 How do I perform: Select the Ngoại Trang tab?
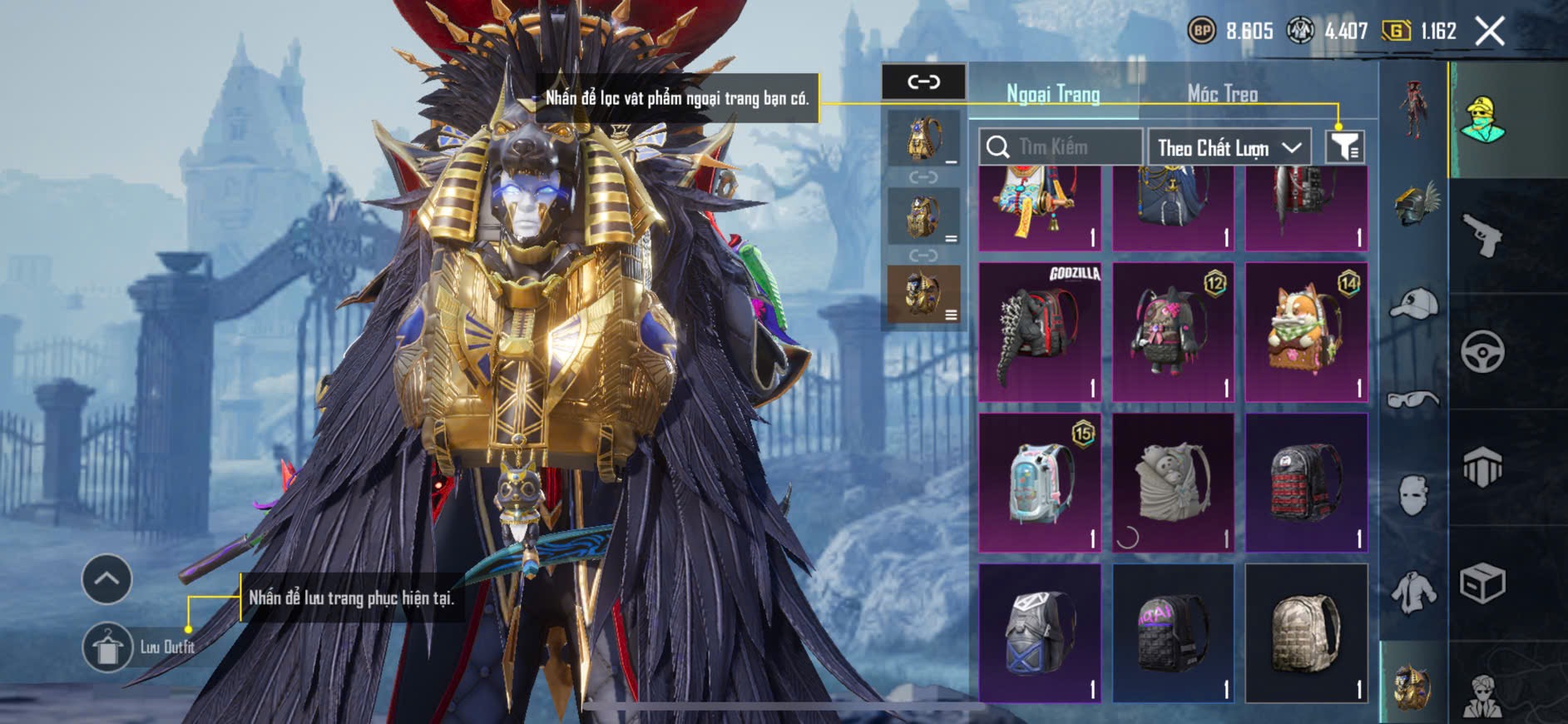tap(1053, 94)
